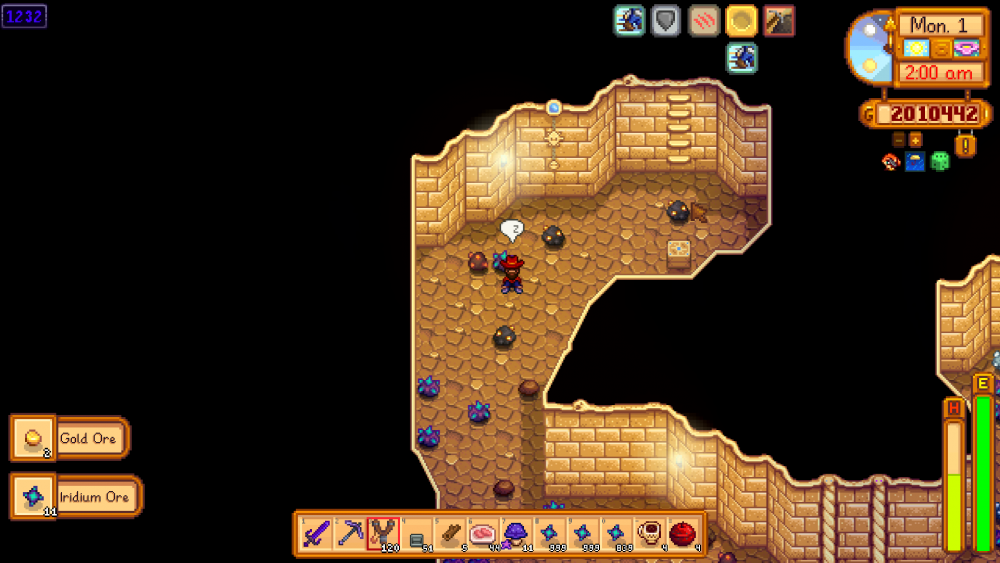Zoom in with the plus button
Image resolution: width=1000 pixels, height=563 pixels.
915,140
